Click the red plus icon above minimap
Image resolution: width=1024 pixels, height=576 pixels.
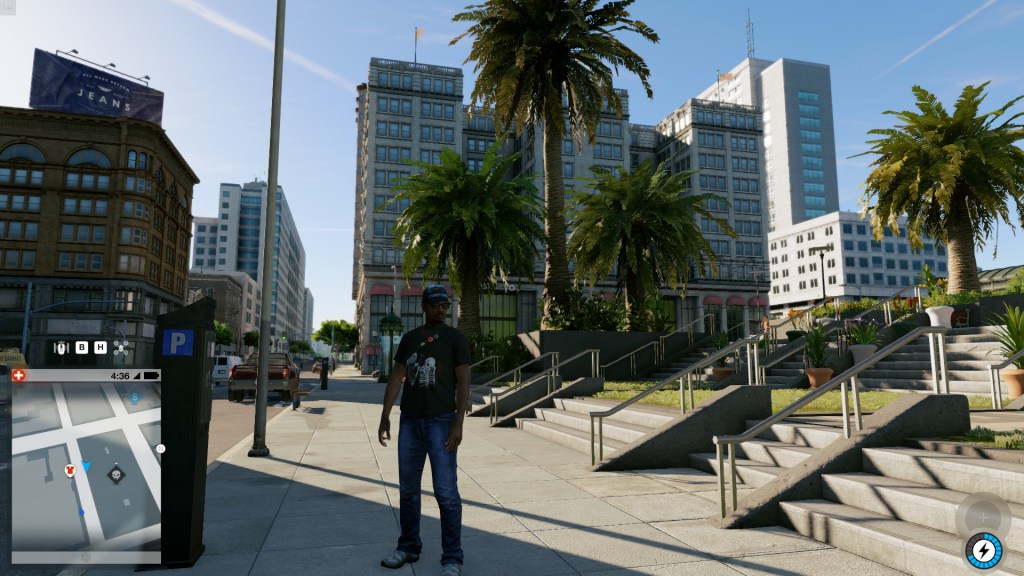click(x=17, y=375)
